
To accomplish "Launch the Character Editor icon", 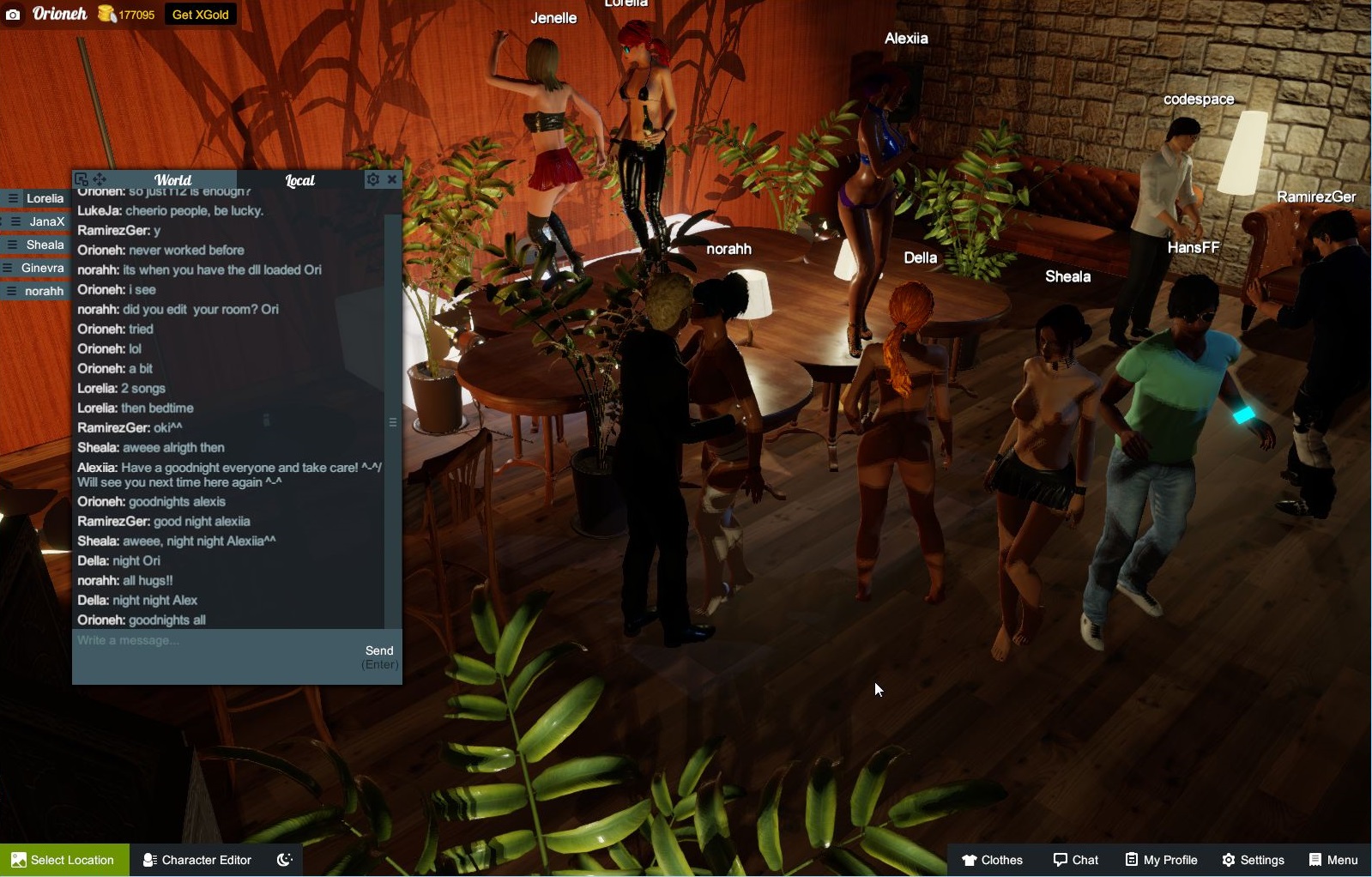I will [x=150, y=859].
